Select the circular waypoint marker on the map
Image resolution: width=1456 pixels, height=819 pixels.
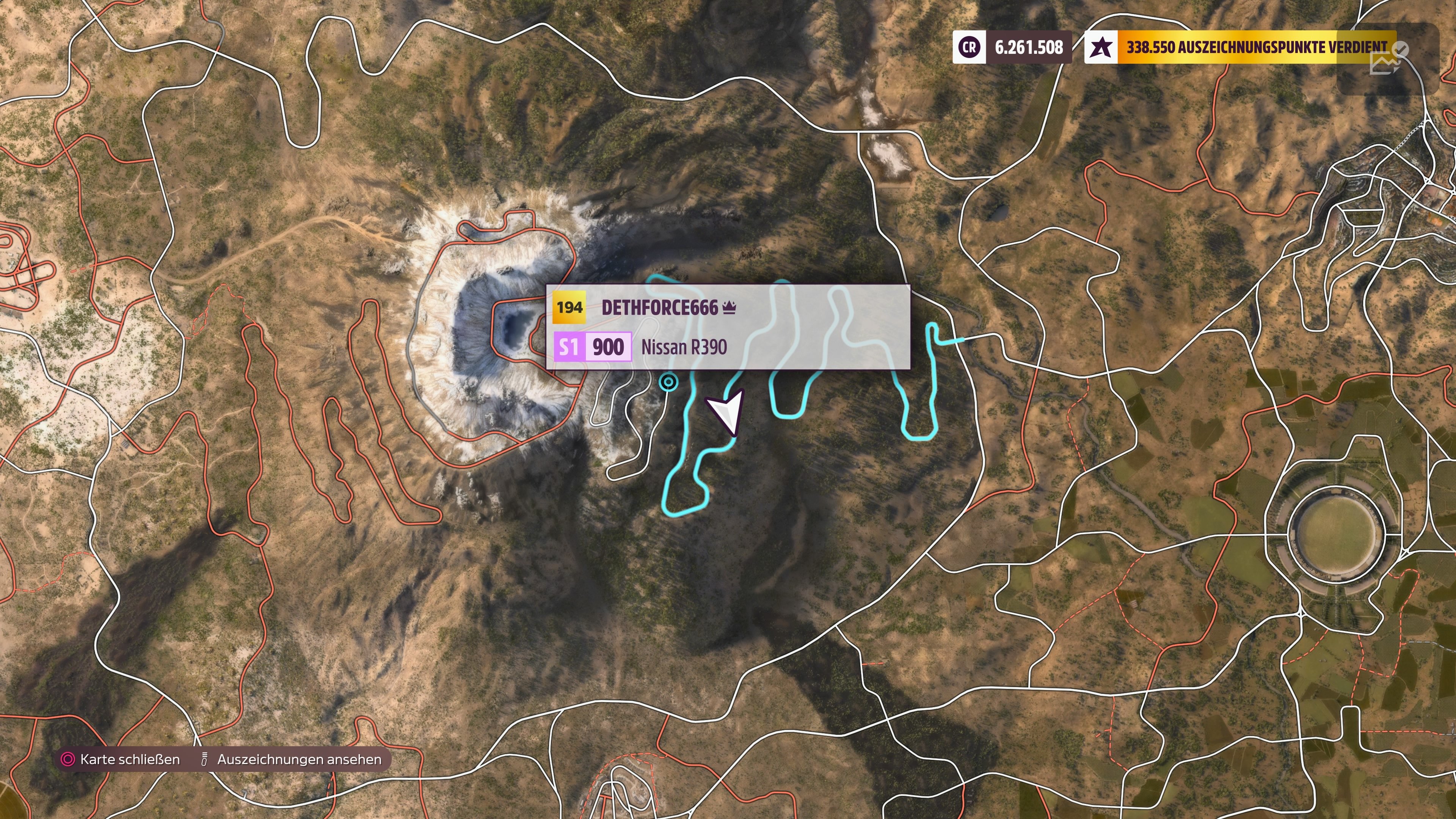coord(668,383)
